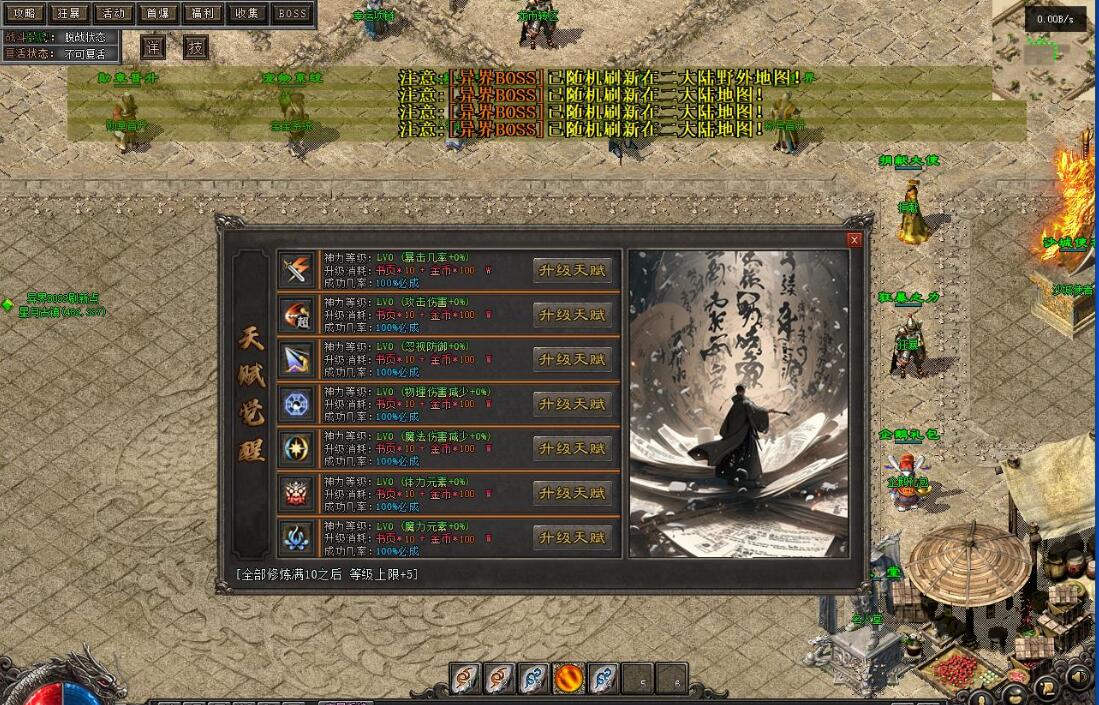Open the 活动 events menu
The height and width of the screenshot is (705, 1099).
(112, 13)
